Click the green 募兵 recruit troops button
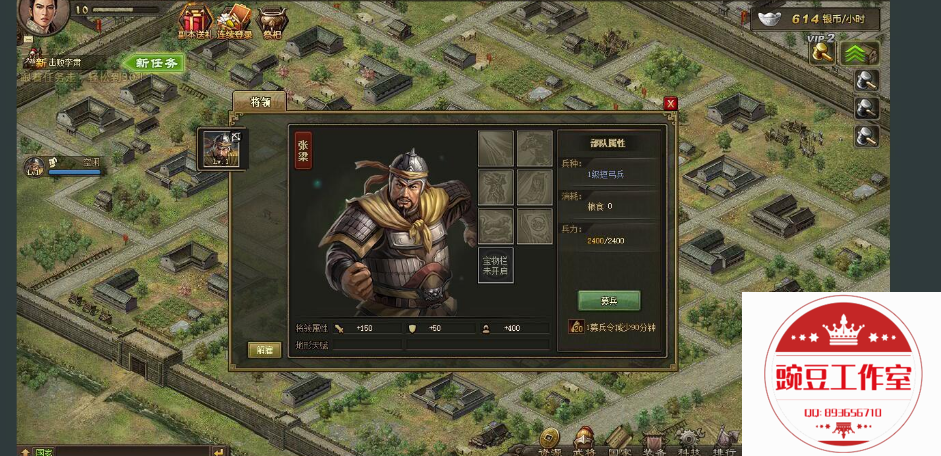This screenshot has height=456, width=941. point(608,300)
